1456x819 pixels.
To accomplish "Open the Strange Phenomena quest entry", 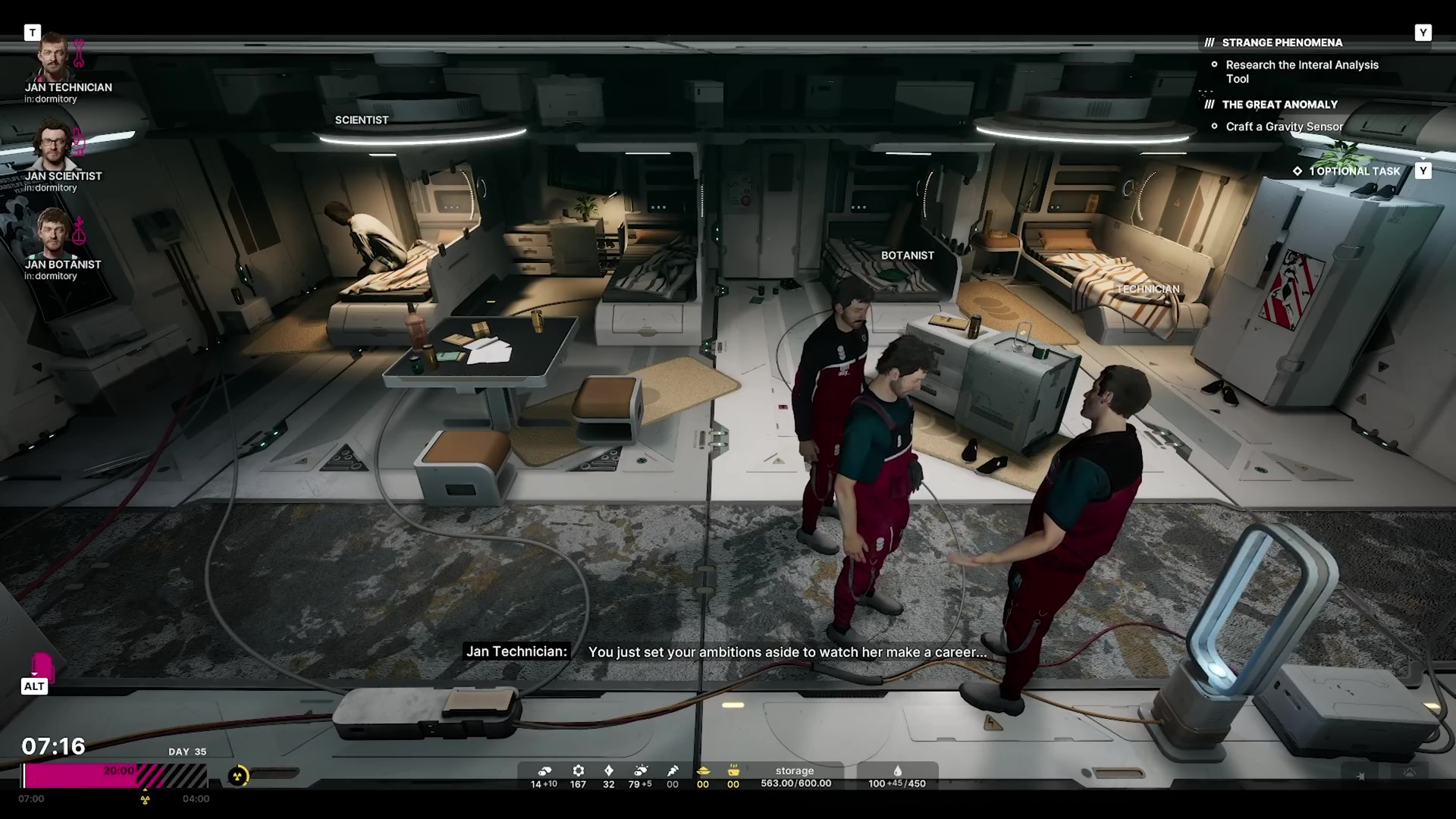I will click(x=1282, y=42).
